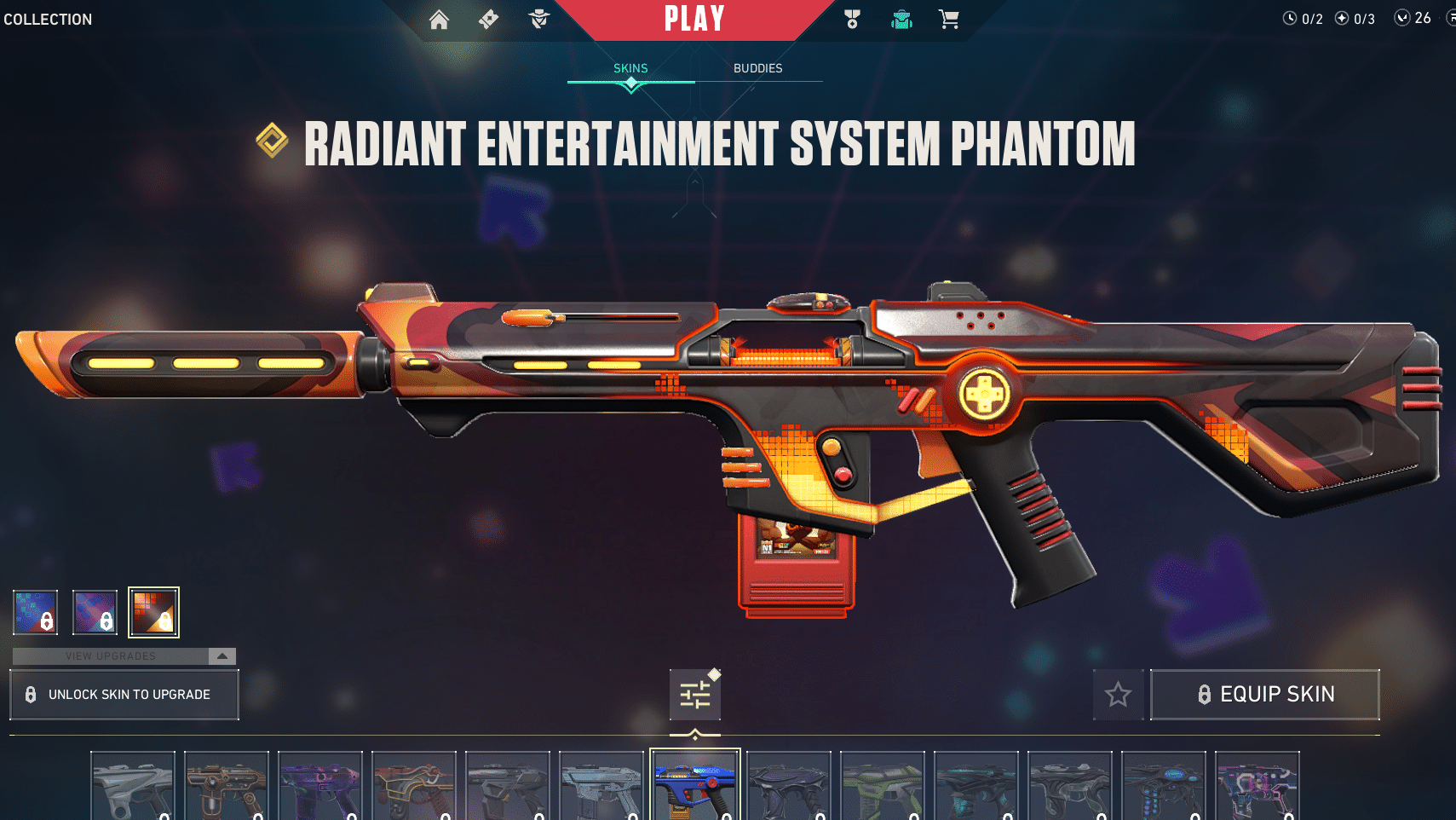Expand the View Upgrades panel

(111, 656)
